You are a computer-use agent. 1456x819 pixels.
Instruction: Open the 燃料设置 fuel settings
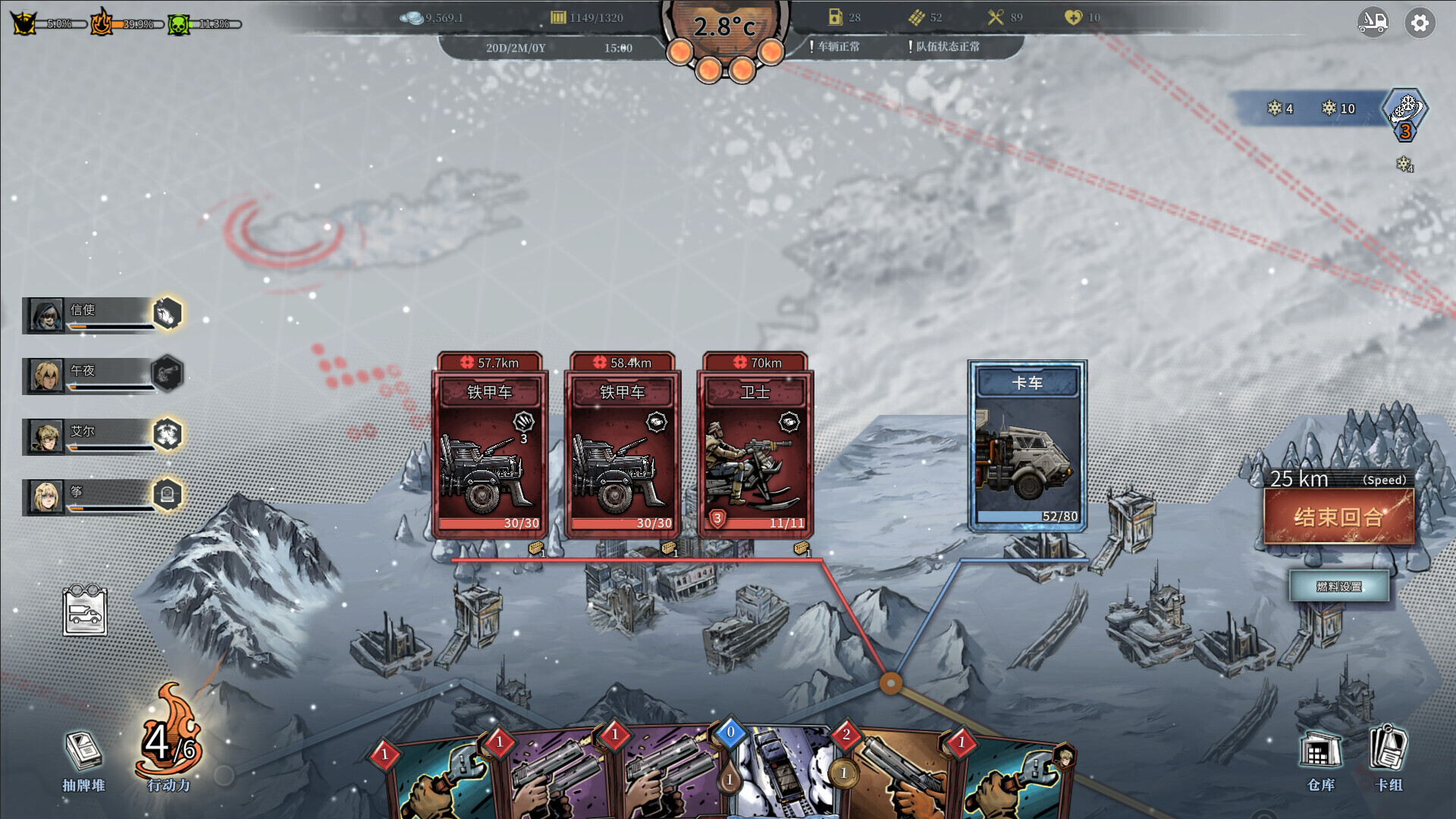coord(1340,585)
